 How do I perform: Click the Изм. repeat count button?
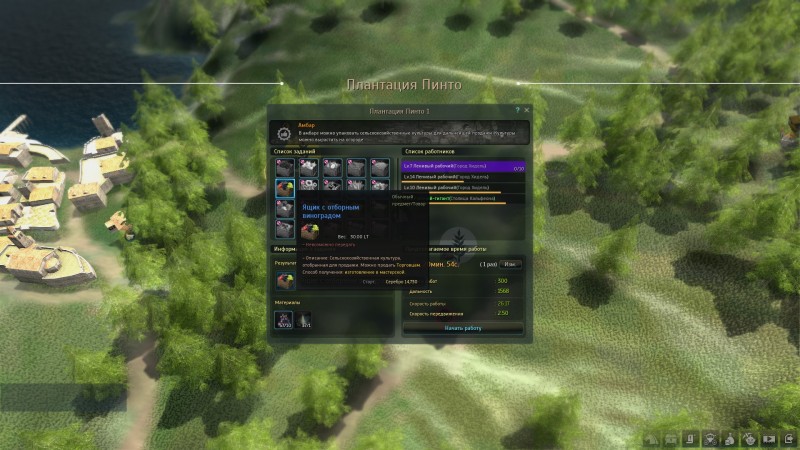510,264
